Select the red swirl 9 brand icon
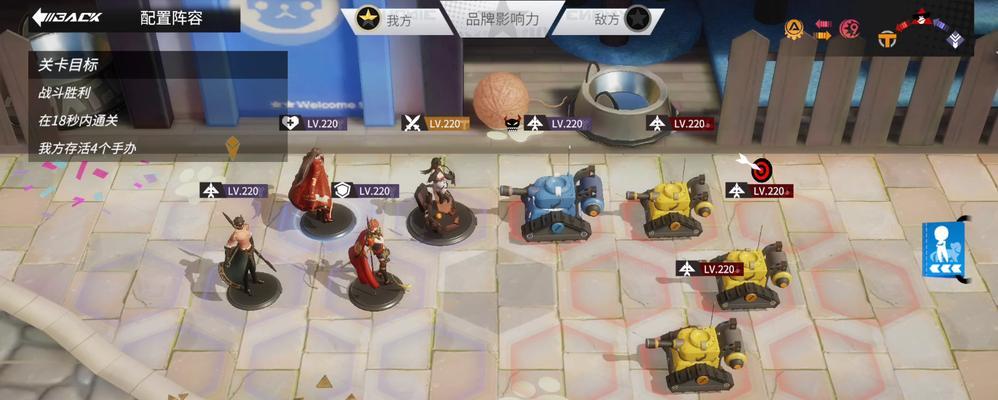Viewport: 998px width, 400px height. (x=850, y=29)
